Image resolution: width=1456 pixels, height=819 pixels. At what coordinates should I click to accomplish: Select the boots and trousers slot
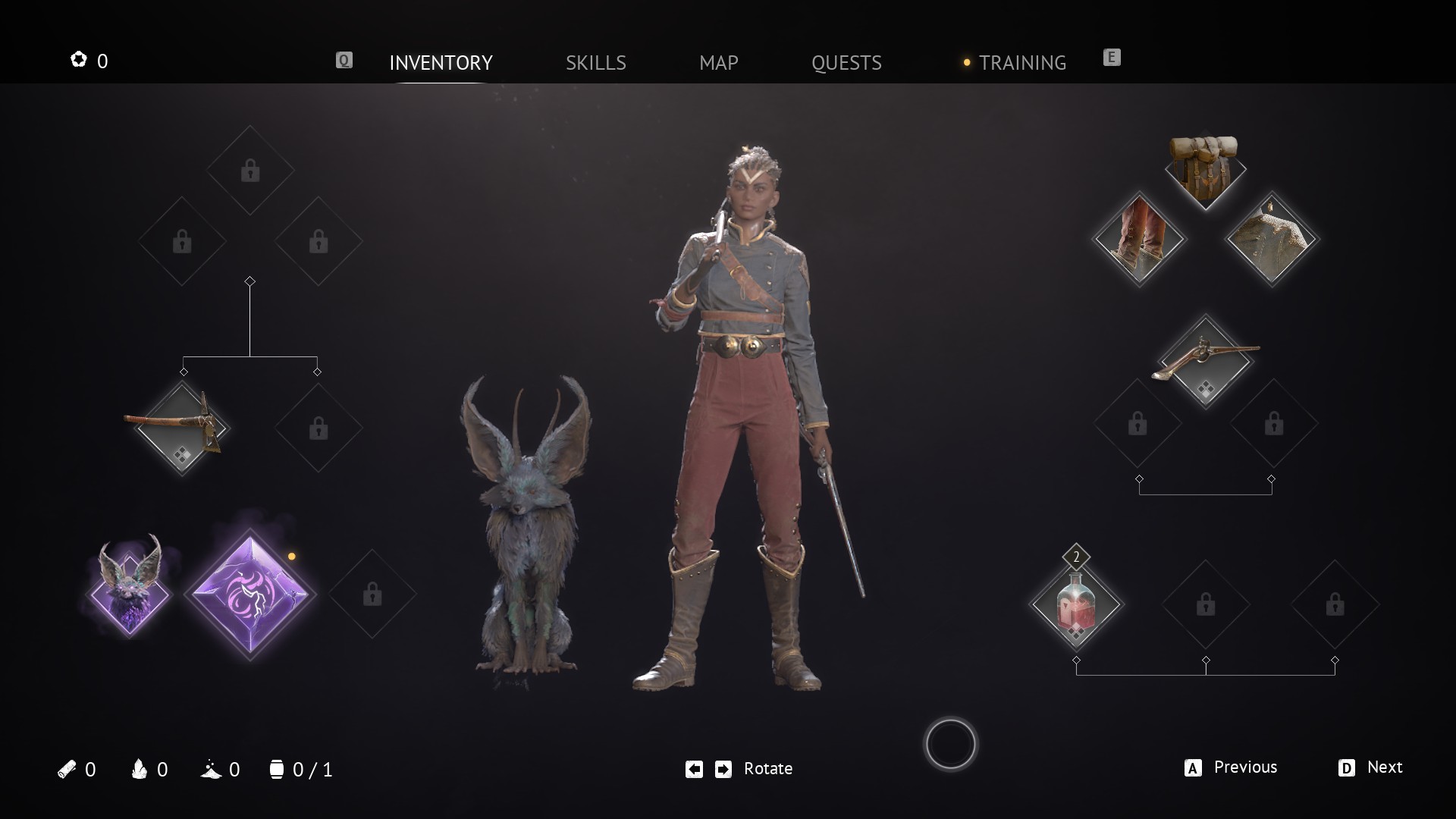click(x=1139, y=238)
